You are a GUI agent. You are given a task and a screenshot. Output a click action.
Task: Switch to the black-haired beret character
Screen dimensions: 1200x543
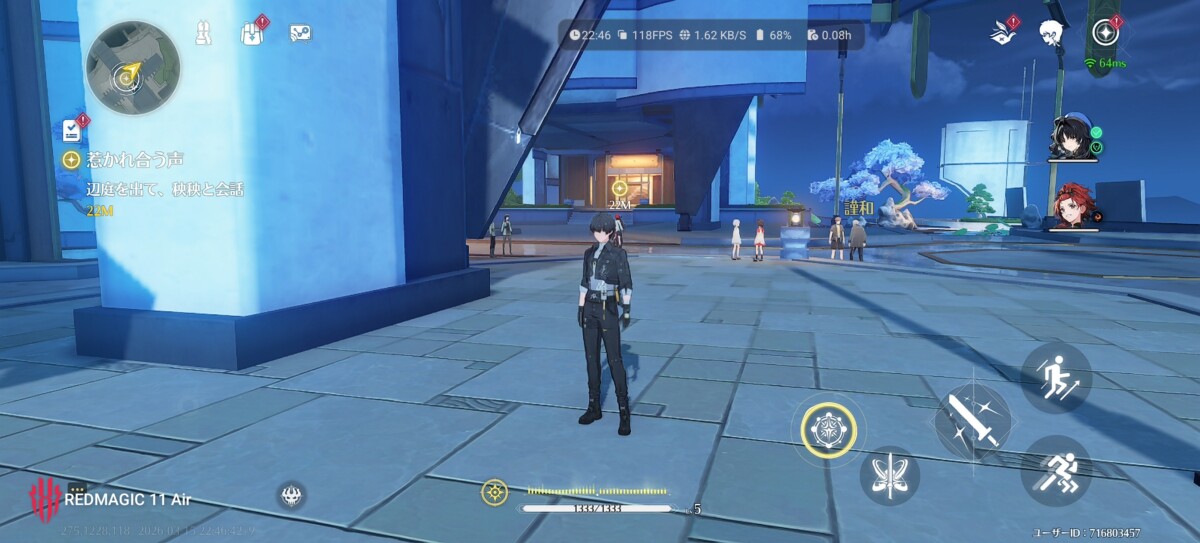[x=1070, y=137]
